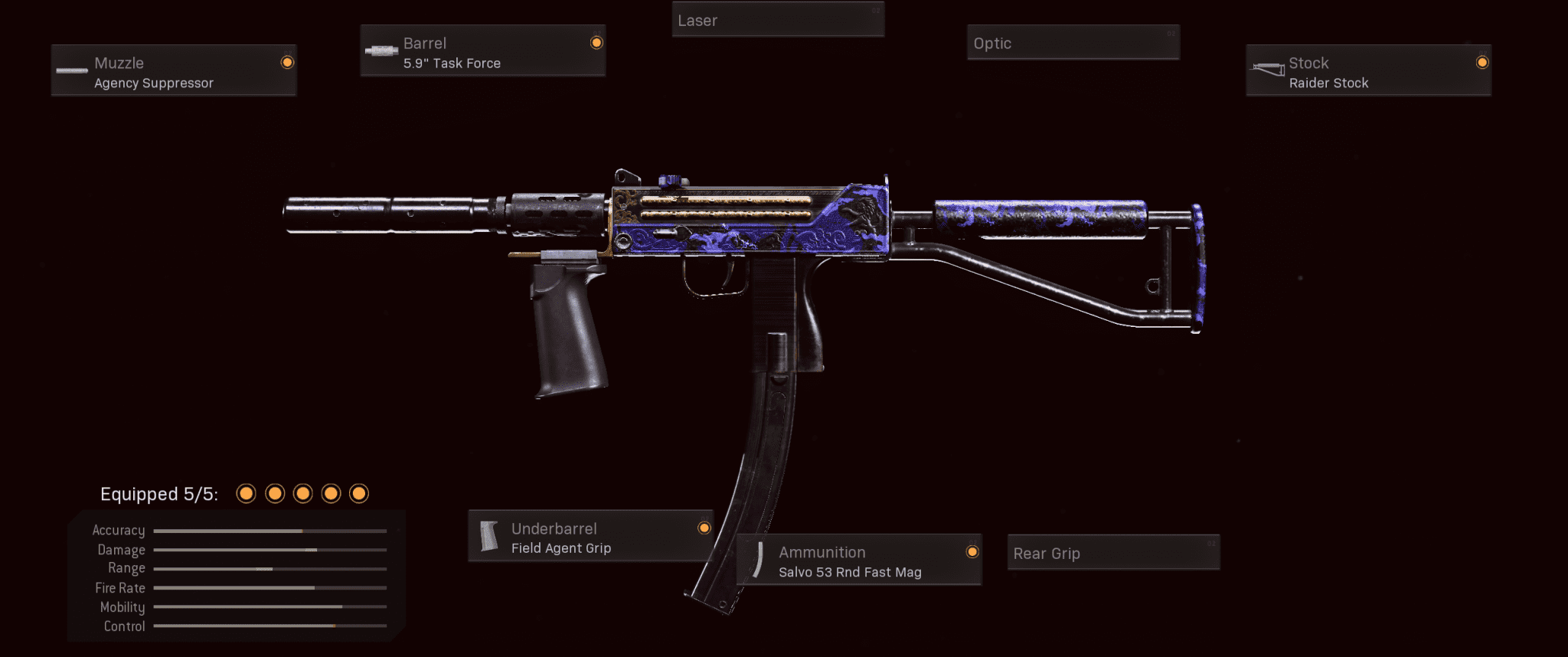This screenshot has width=1568, height=657.
Task: Click the first orange Equipped 5/5 circle
Action: tap(247, 494)
